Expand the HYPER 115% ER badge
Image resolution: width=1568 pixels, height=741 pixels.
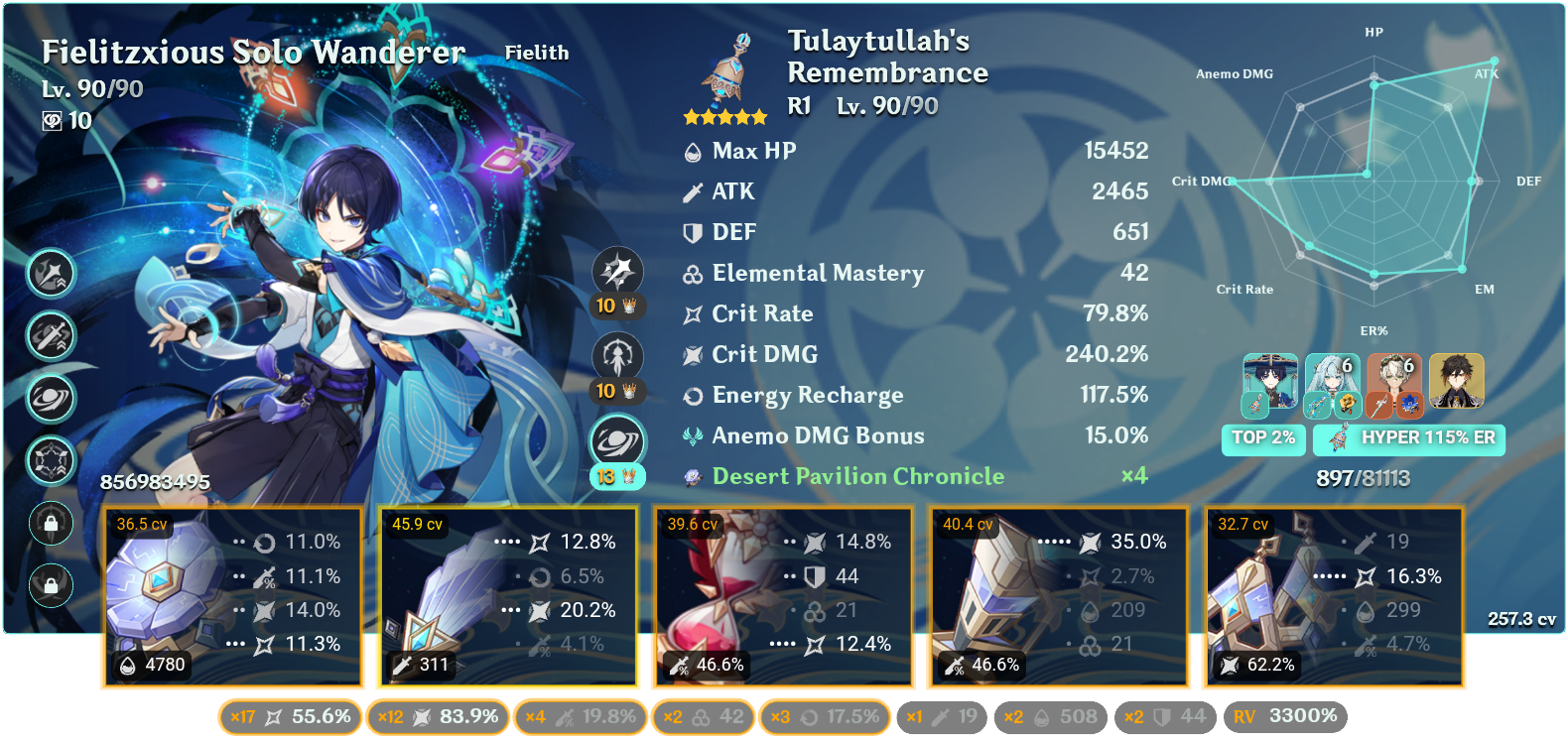pyautogui.click(x=1409, y=438)
